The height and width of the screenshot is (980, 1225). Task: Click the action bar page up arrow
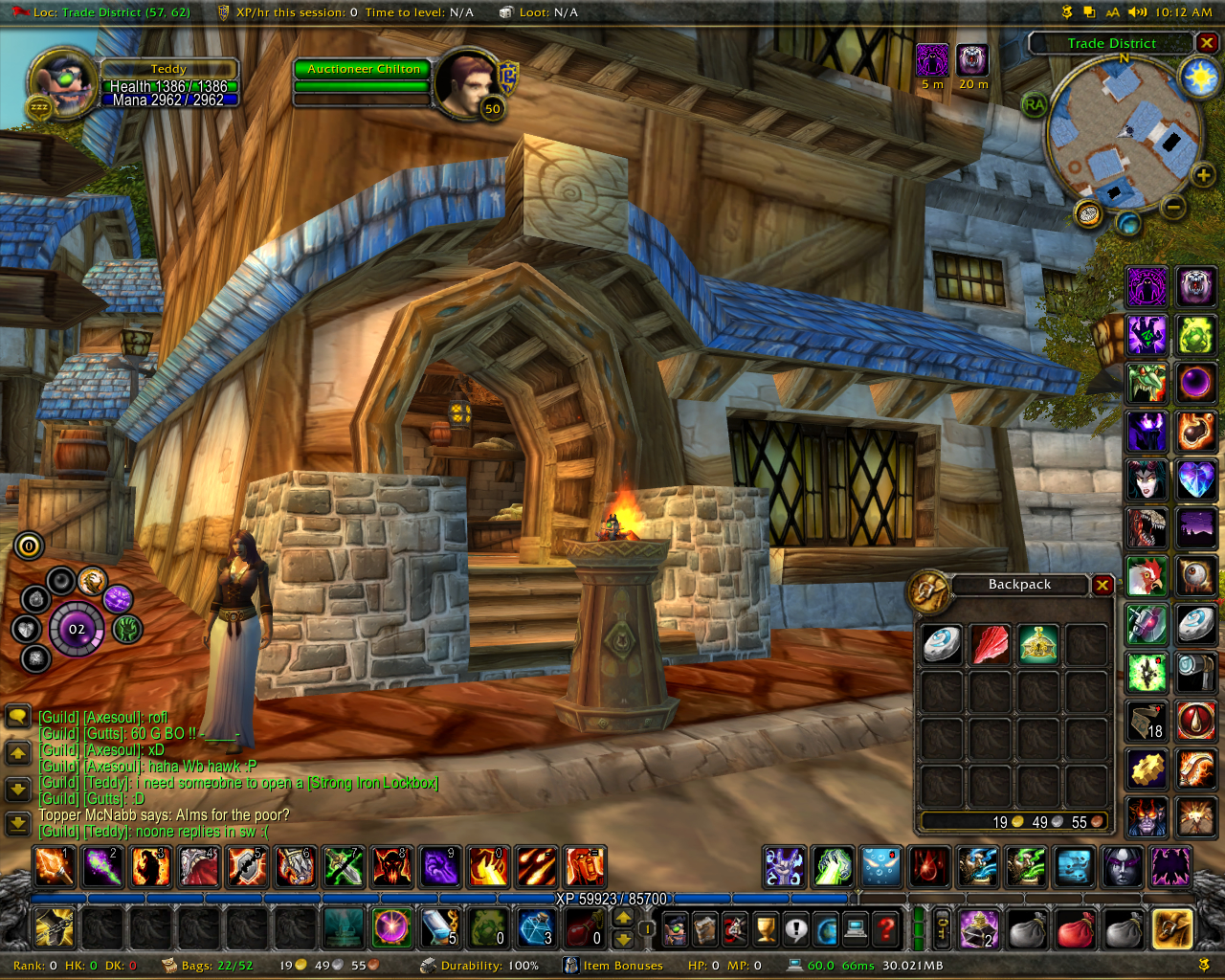[623, 918]
